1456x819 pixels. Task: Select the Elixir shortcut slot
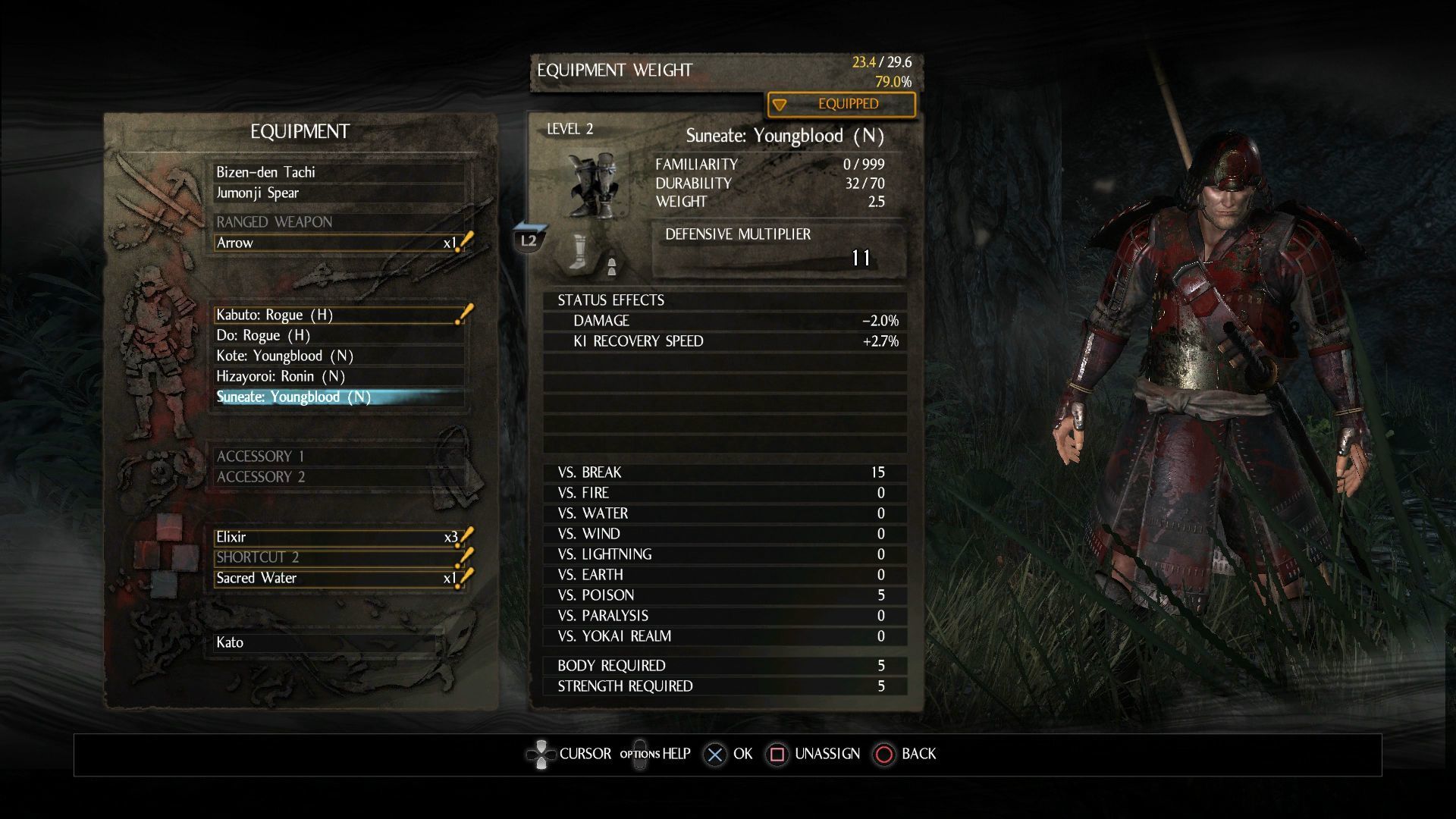tap(339, 537)
